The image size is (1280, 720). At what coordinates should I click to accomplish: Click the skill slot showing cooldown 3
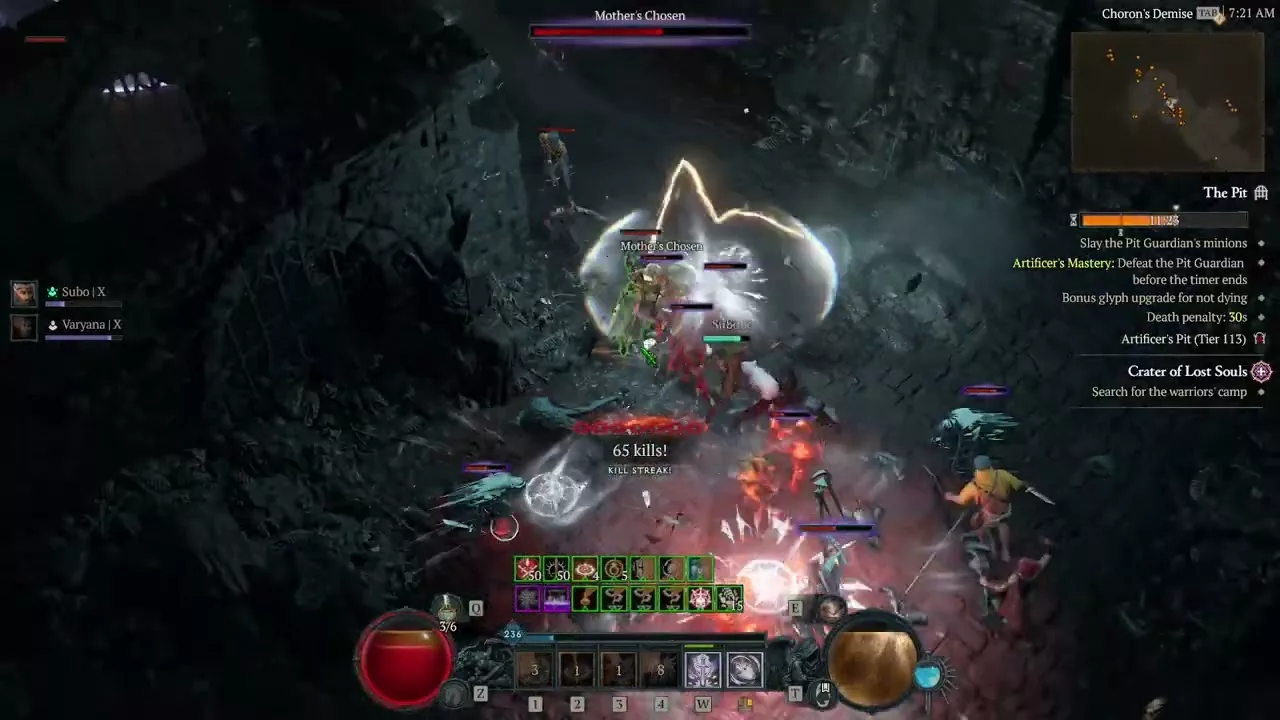(535, 670)
